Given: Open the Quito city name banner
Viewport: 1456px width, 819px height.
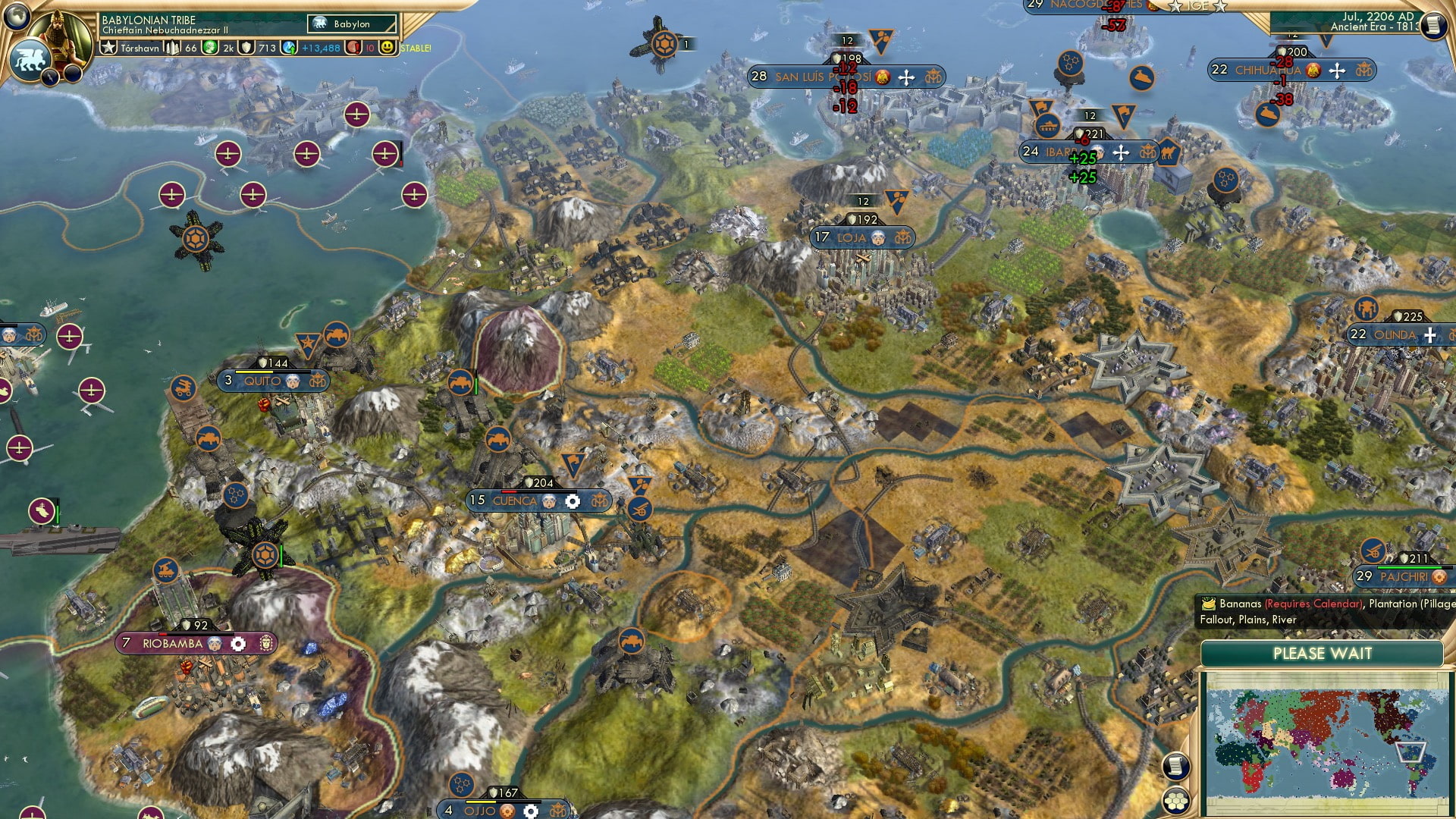Looking at the screenshot, I should pos(262,381).
